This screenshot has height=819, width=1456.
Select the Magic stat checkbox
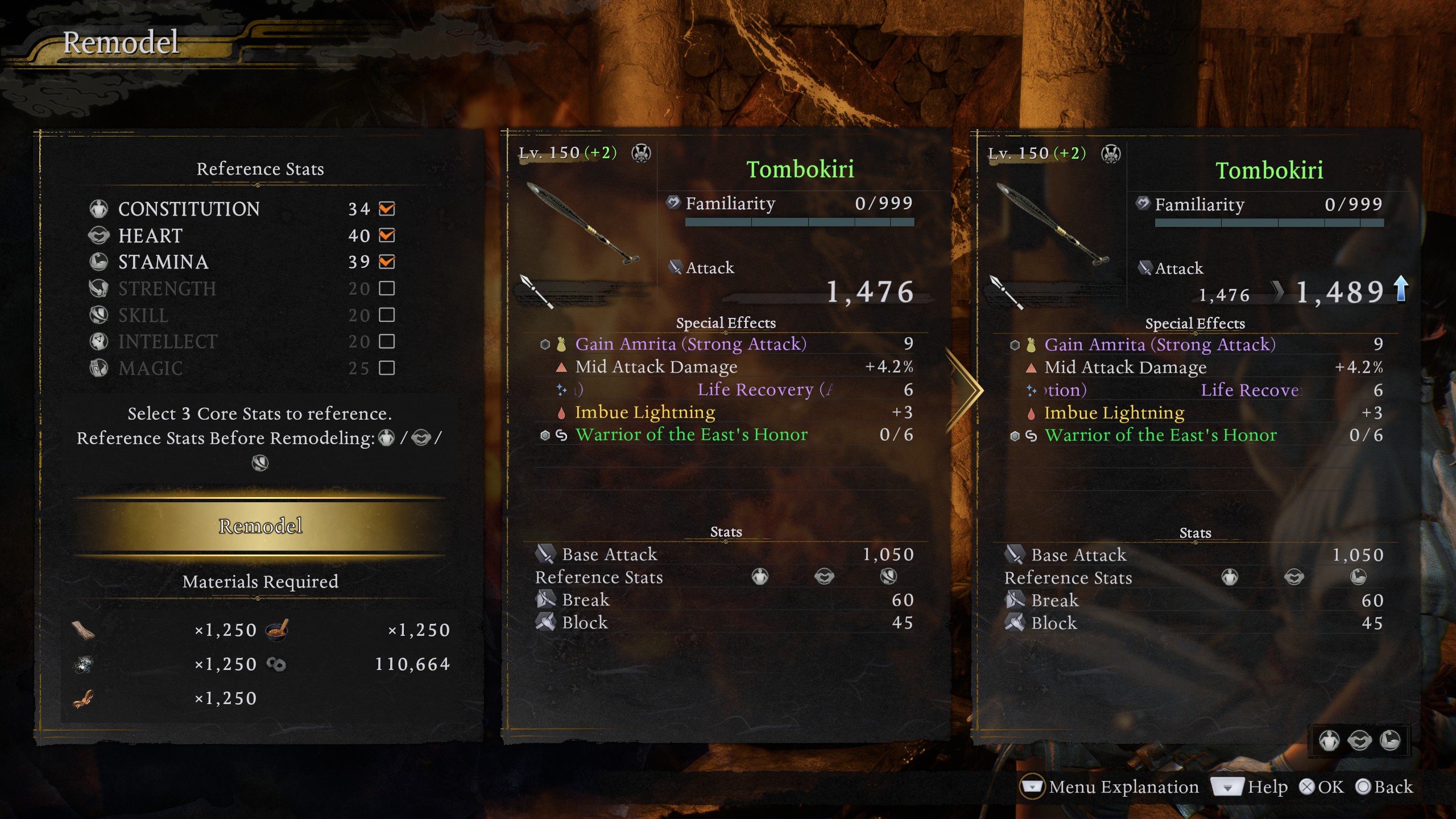(x=387, y=368)
